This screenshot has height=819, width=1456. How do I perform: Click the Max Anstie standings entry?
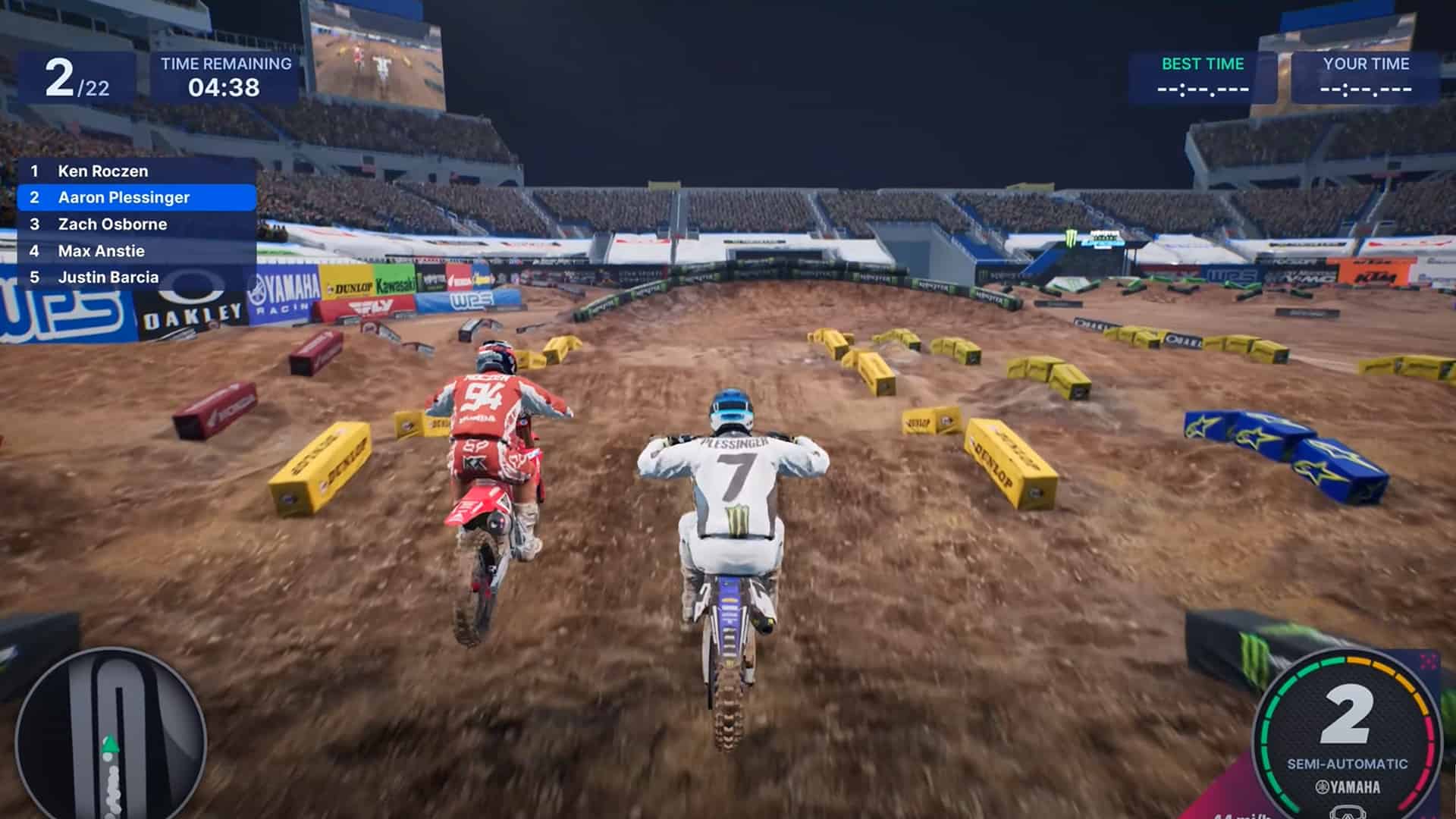[100, 250]
